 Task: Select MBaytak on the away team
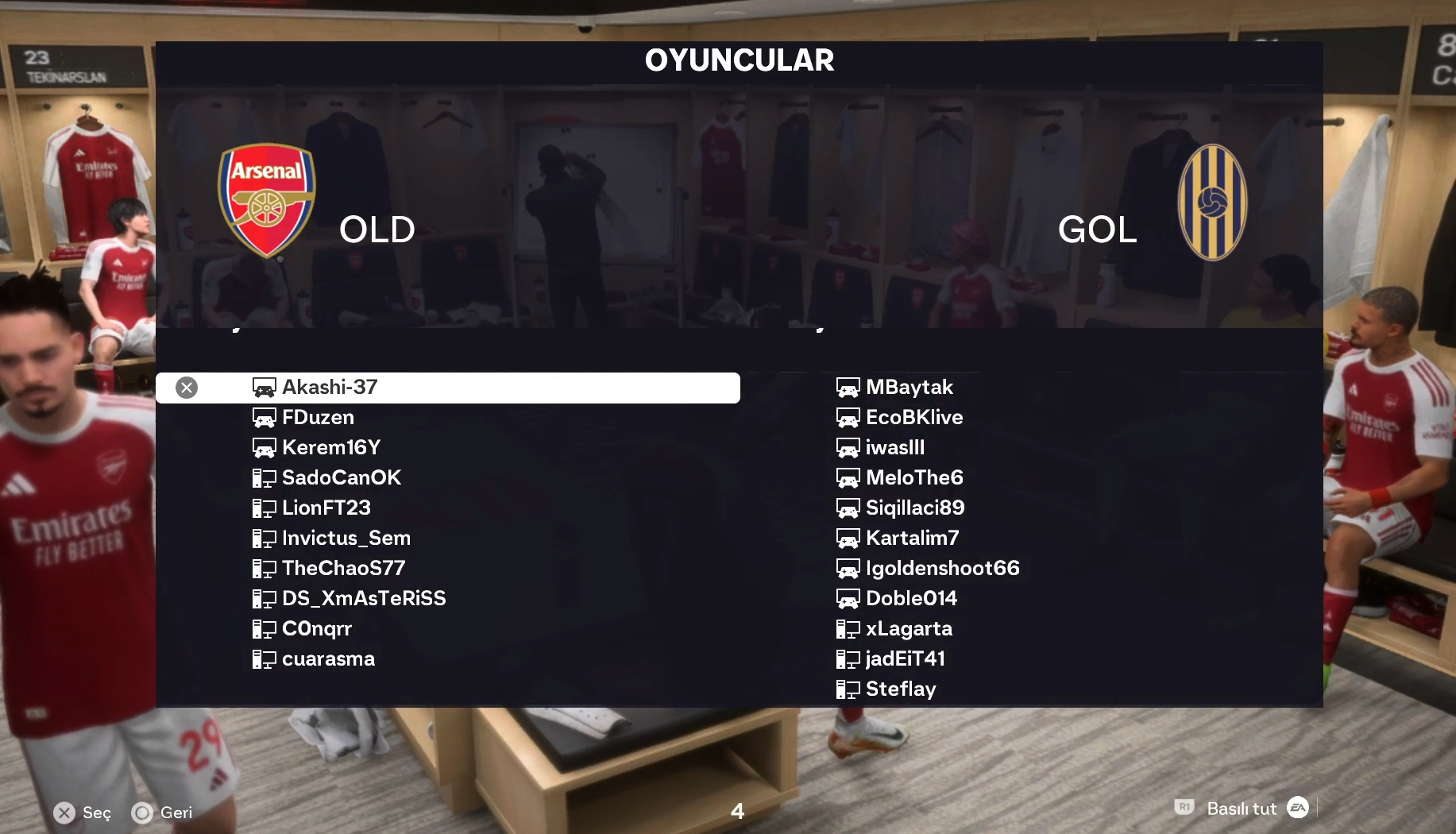909,388
